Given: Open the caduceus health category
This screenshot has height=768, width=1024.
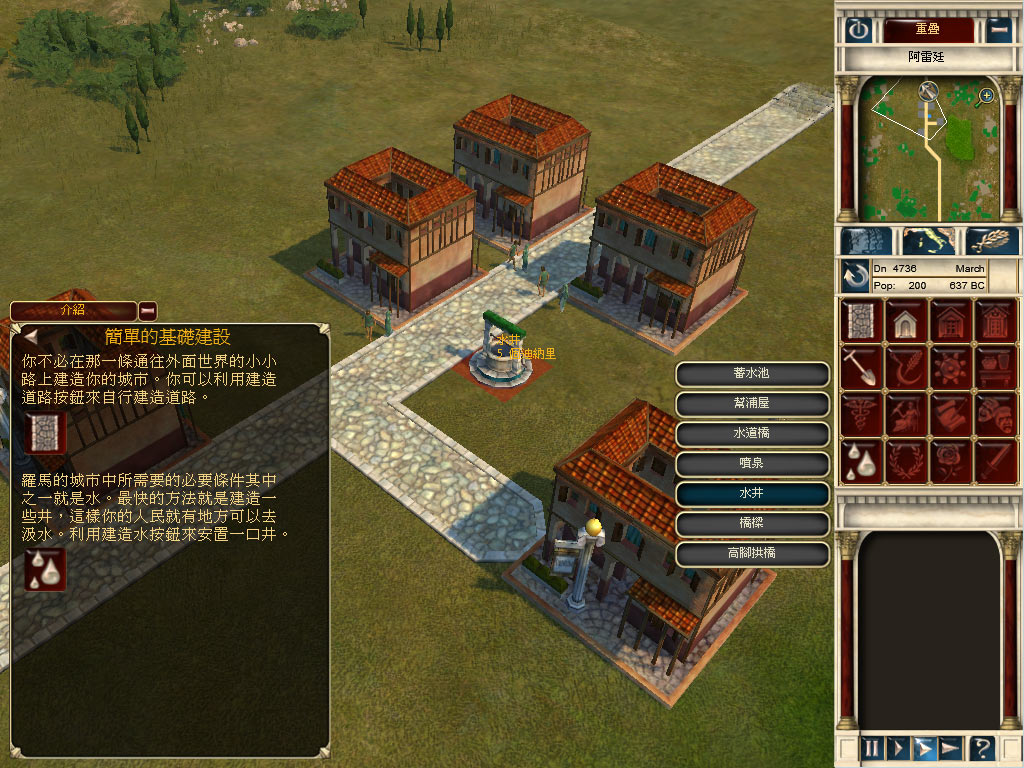Looking at the screenshot, I should click(861, 412).
